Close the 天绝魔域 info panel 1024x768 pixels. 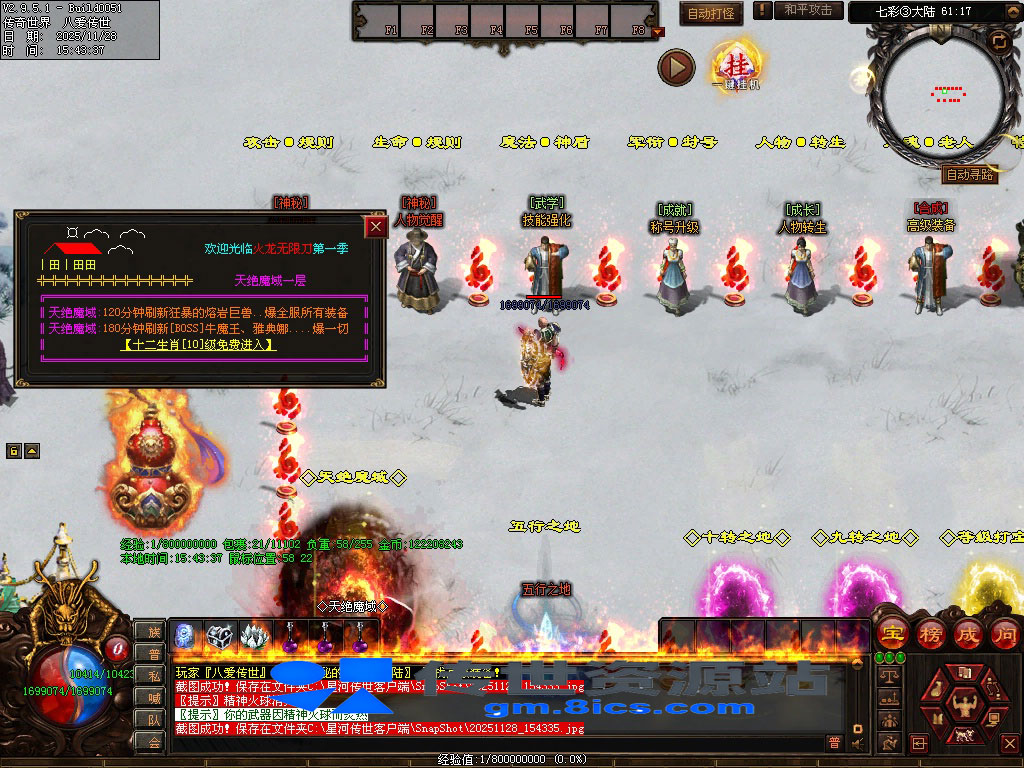376,227
